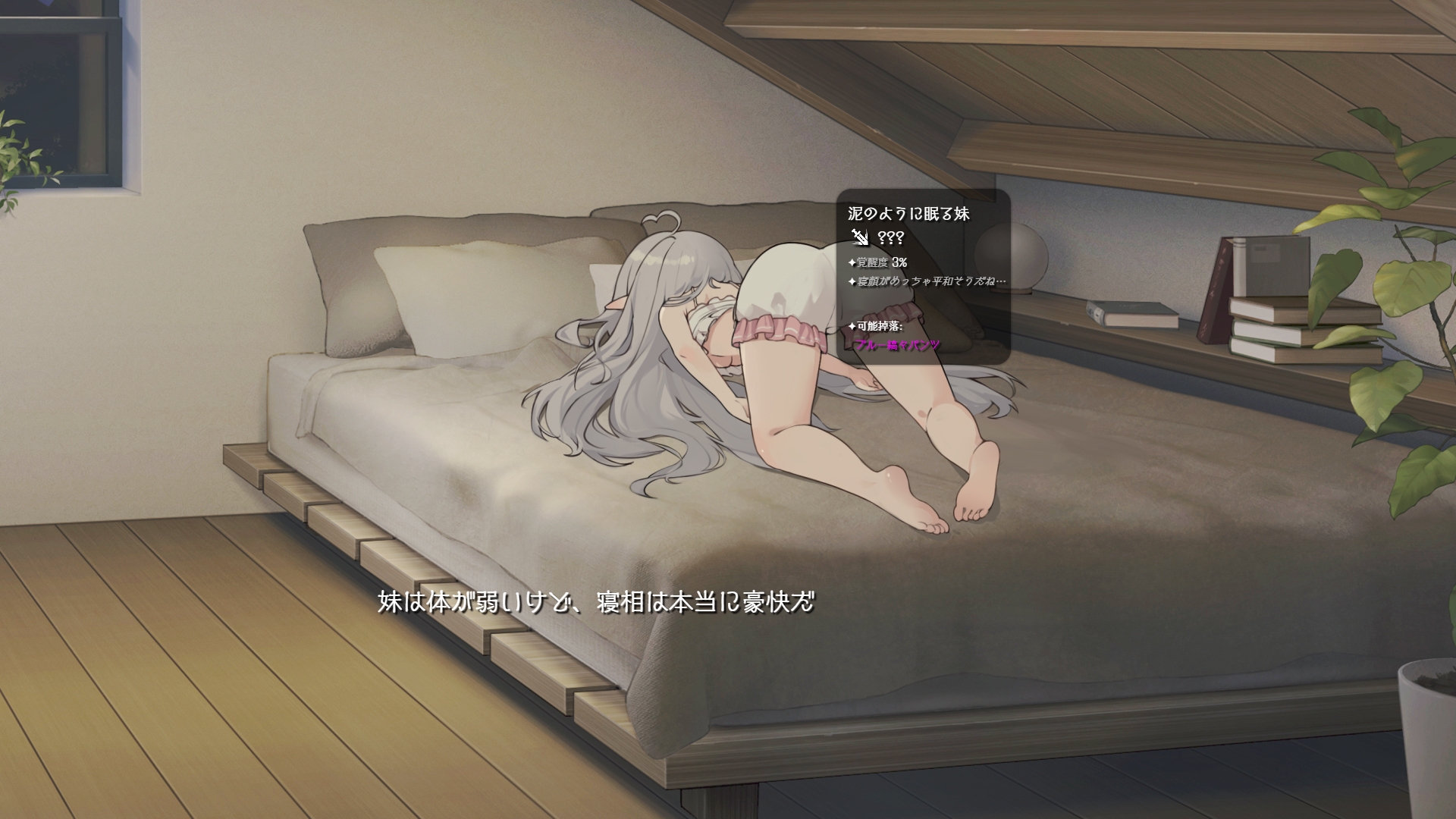Click the dagger attack icon in the tooltip
This screenshot has height=819, width=1456.
pos(861,238)
